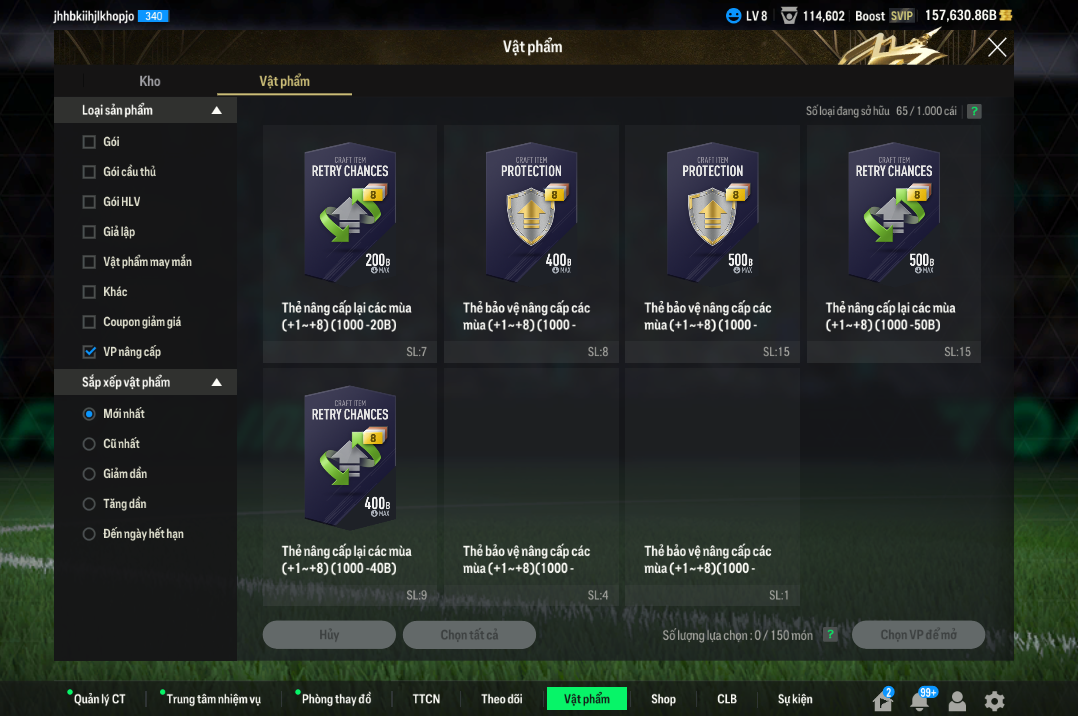This screenshot has width=1078, height=716.
Task: Open the notifications bell icon
Action: coord(919,701)
